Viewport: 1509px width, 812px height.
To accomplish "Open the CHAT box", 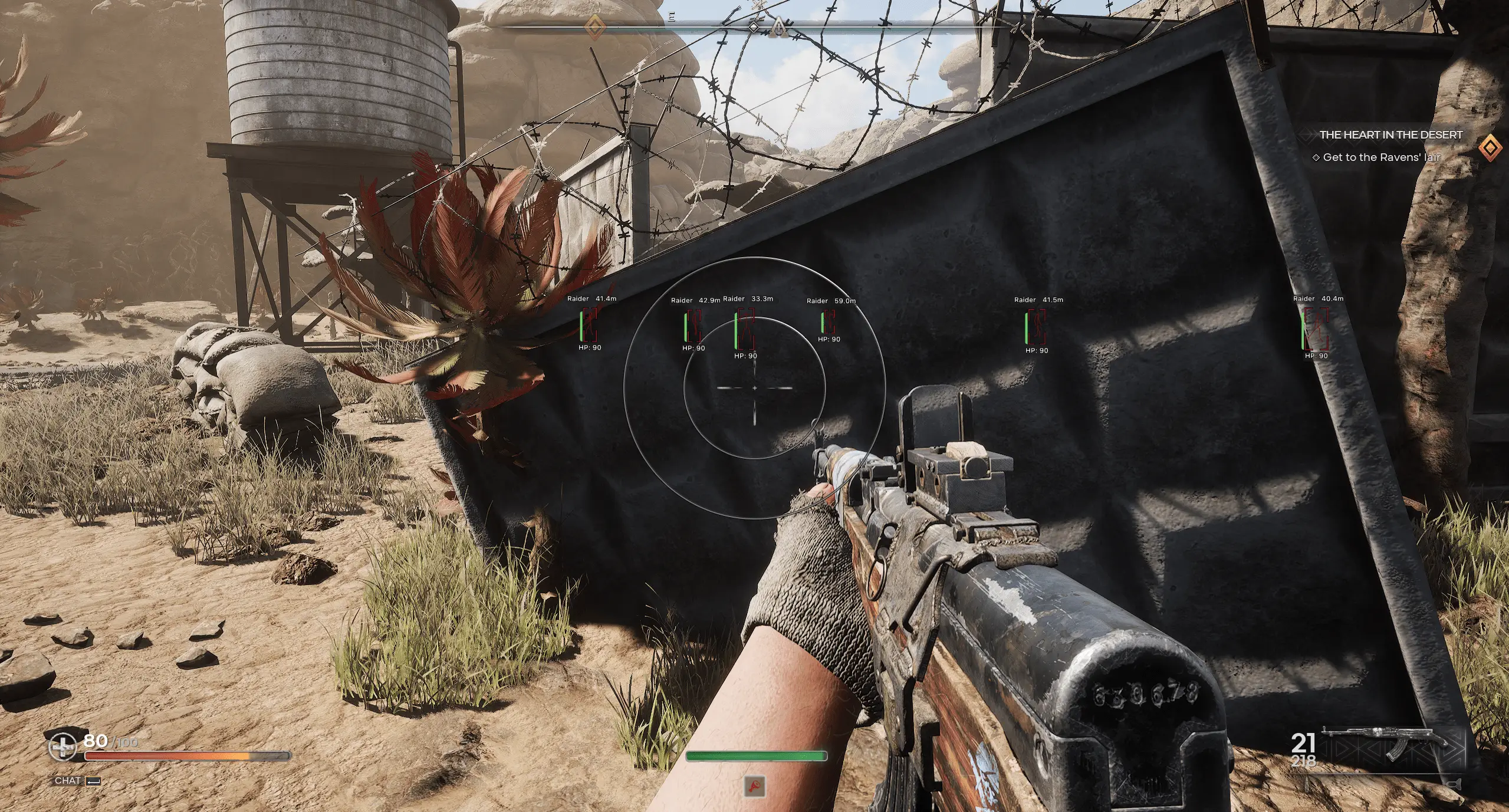I will click(x=77, y=781).
